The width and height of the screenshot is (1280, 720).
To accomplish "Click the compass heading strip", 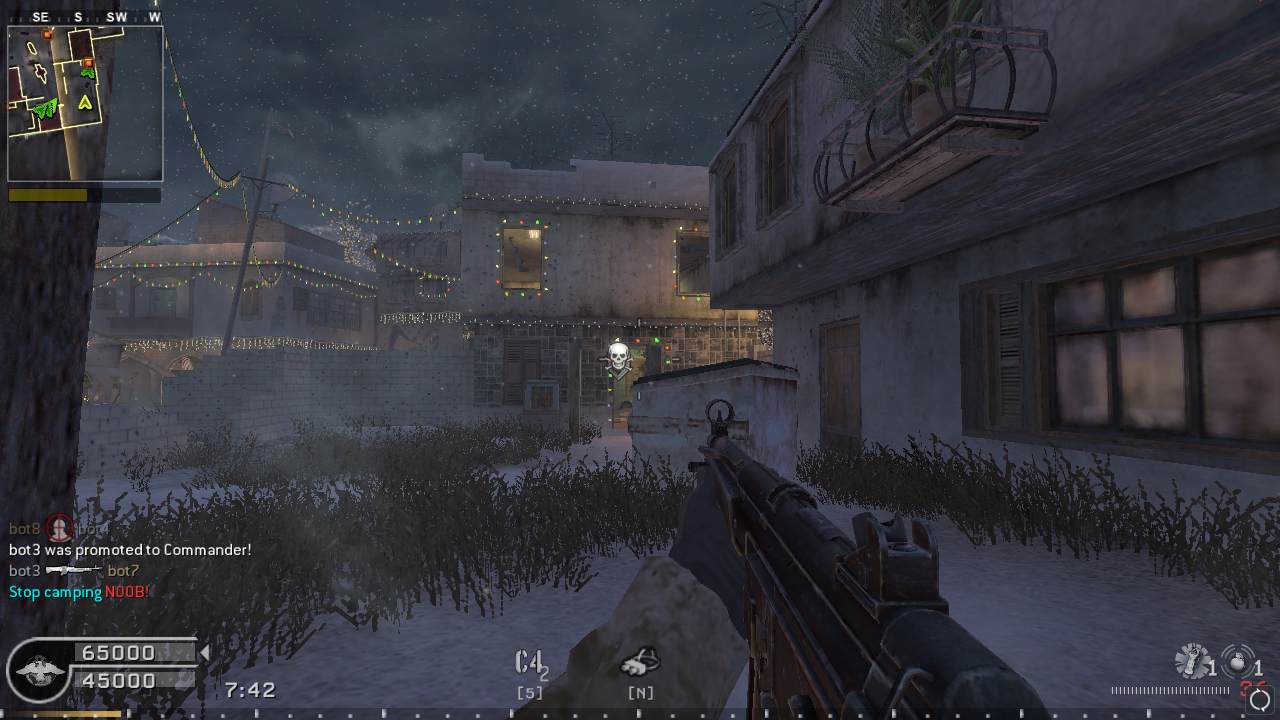I will [85, 17].
